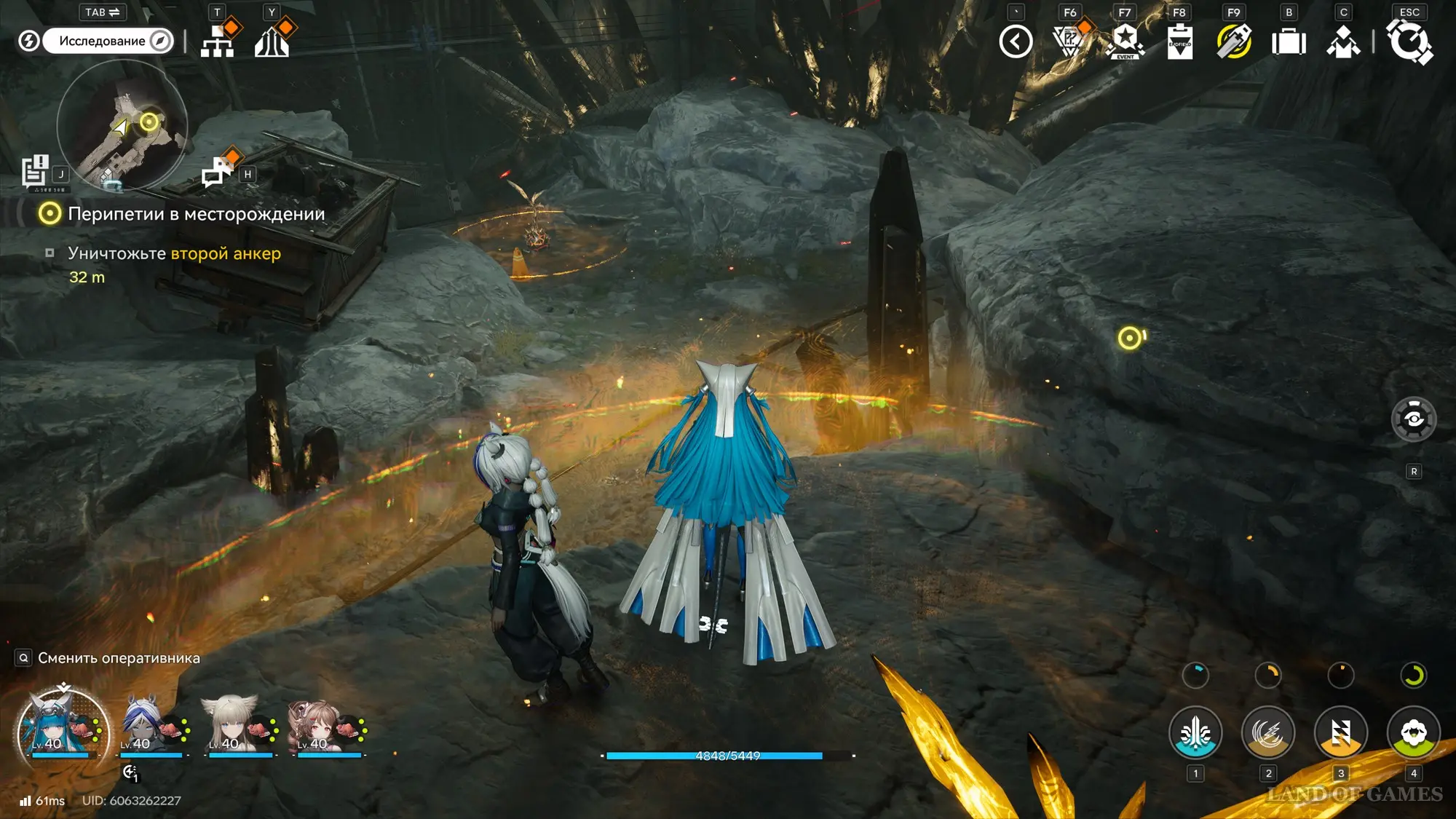Open the event star icon
1456x819 pixels.
1125,41
